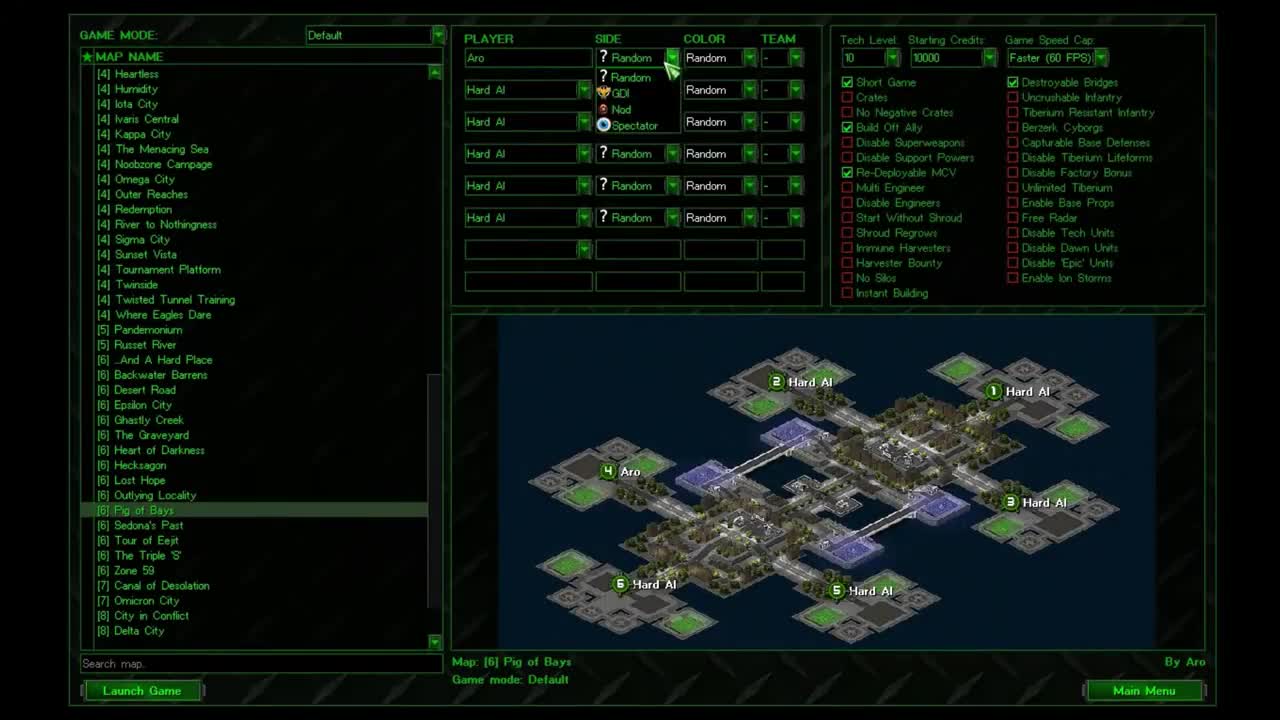Select the GDI faction icon in the side dropdown
This screenshot has height=720, width=1280.
[x=604, y=90]
